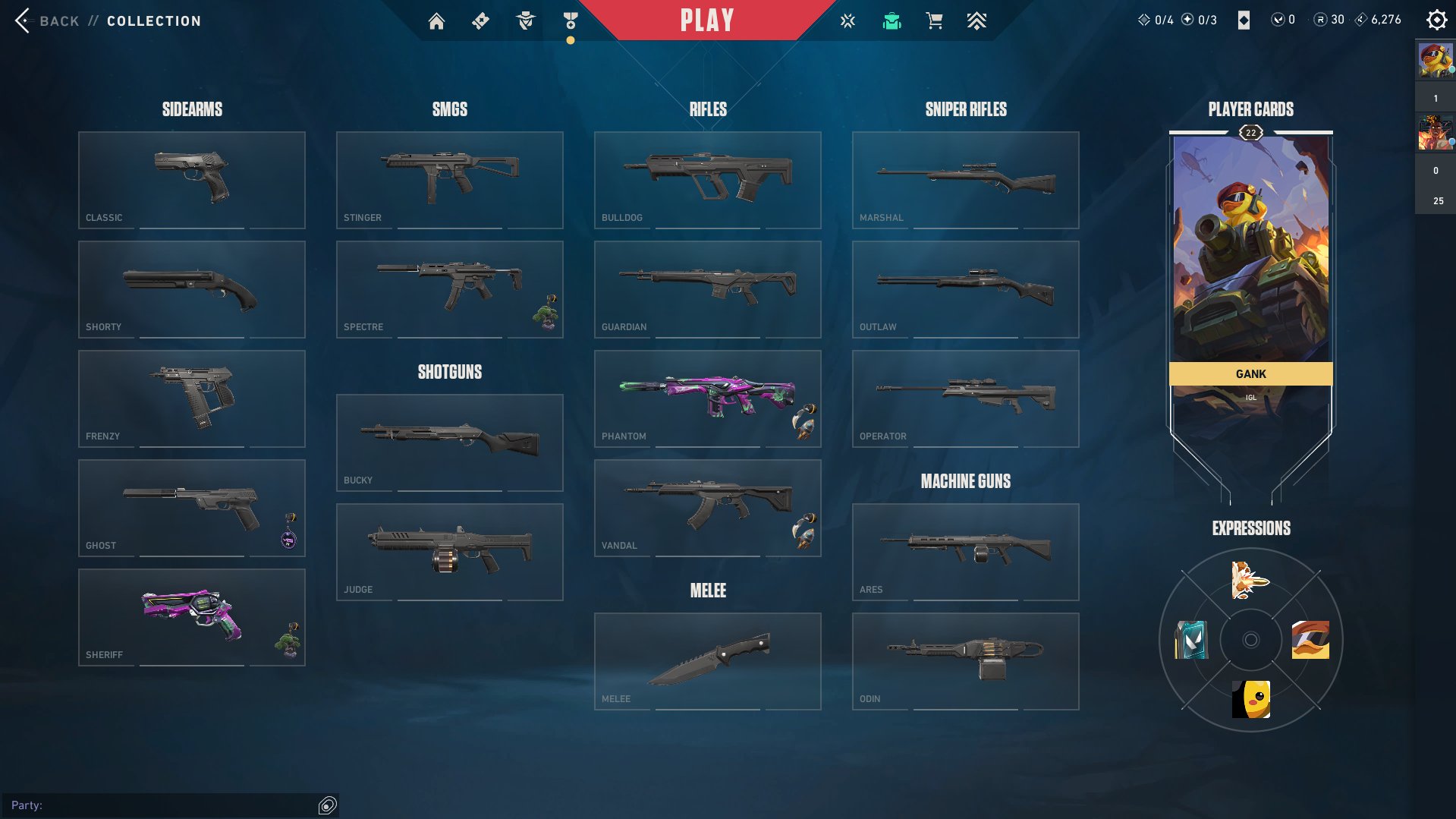Open the Phantom skin entry
The width and height of the screenshot is (1456, 819).
click(x=707, y=398)
